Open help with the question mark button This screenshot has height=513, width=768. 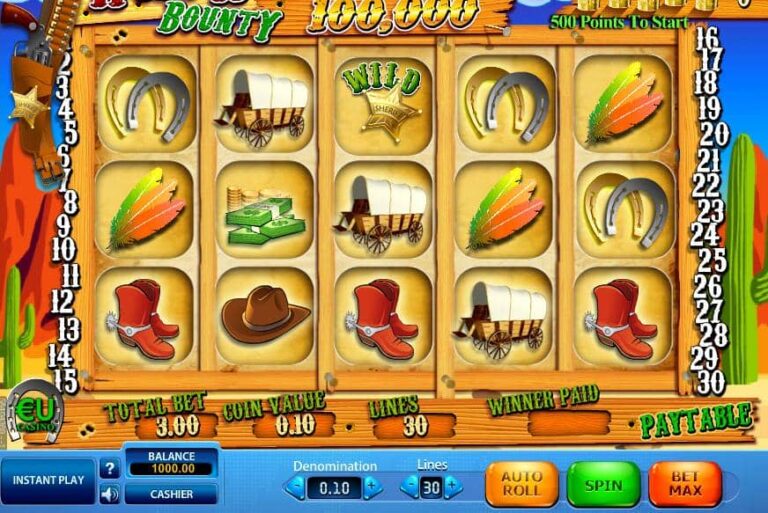click(110, 467)
